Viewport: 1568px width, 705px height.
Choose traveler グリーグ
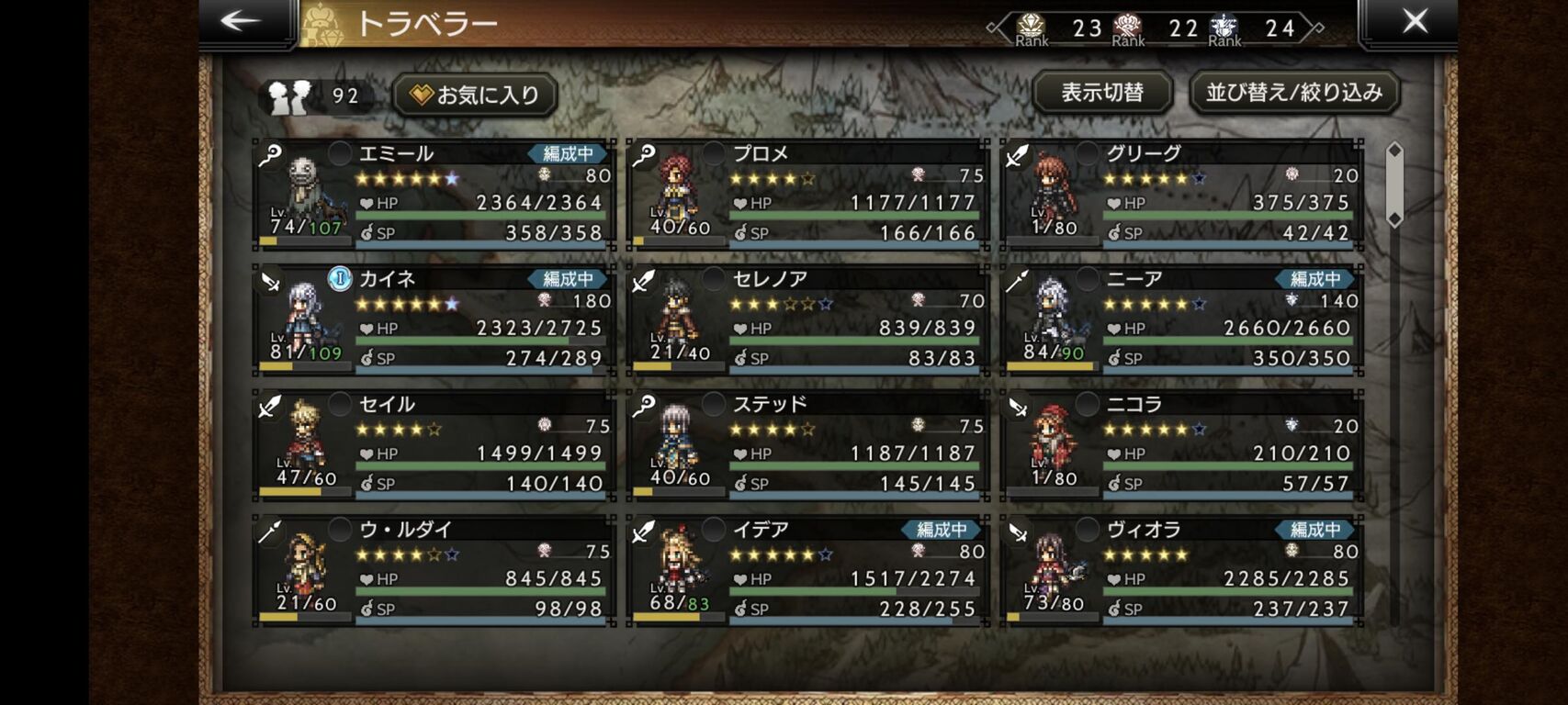pos(1181,194)
